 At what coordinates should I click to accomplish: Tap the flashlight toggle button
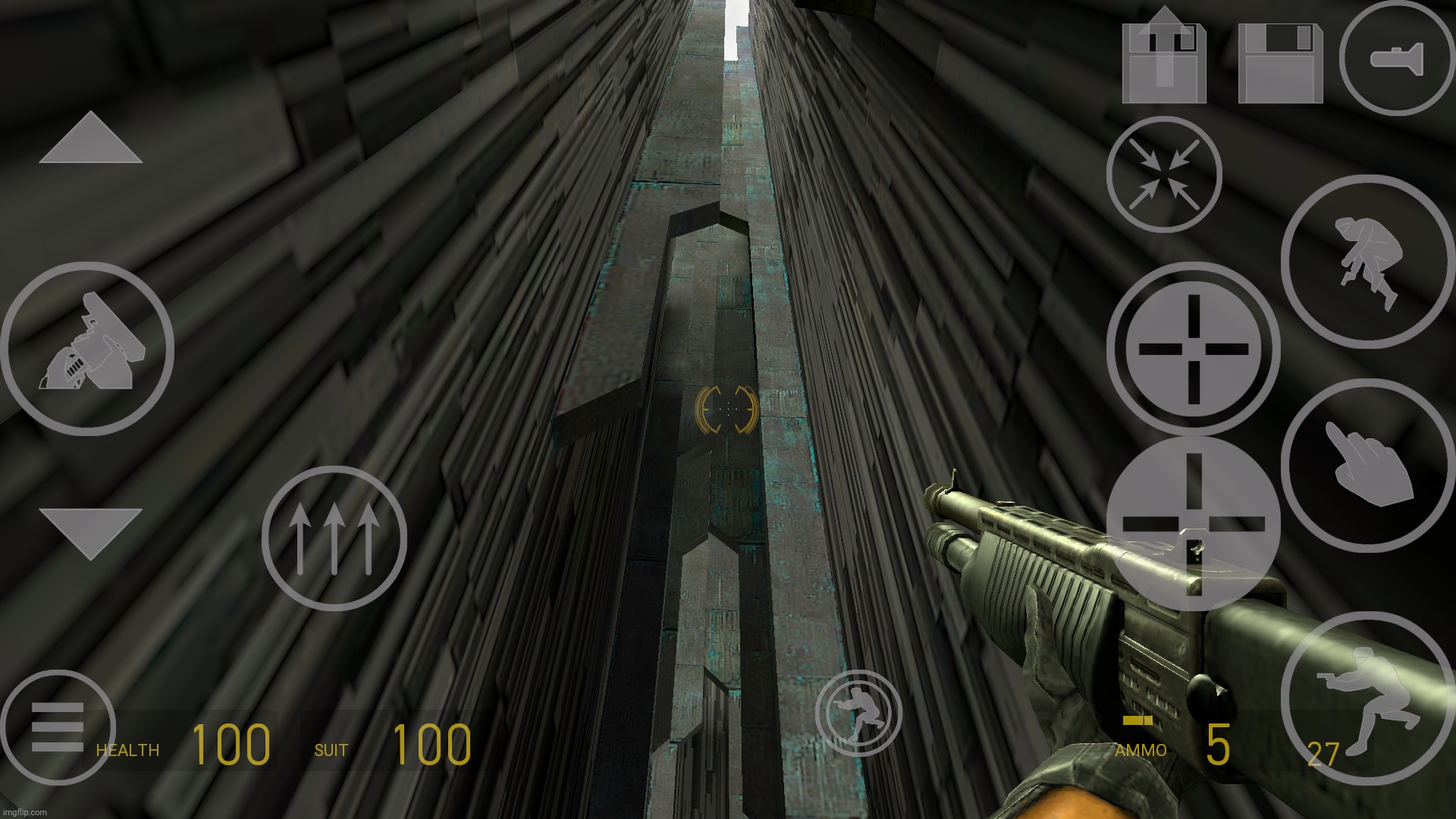[1396, 58]
